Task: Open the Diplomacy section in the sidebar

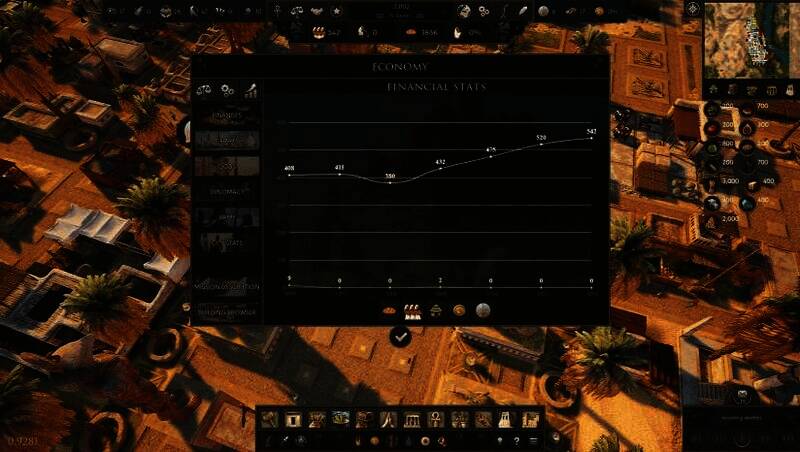Action: click(227, 190)
